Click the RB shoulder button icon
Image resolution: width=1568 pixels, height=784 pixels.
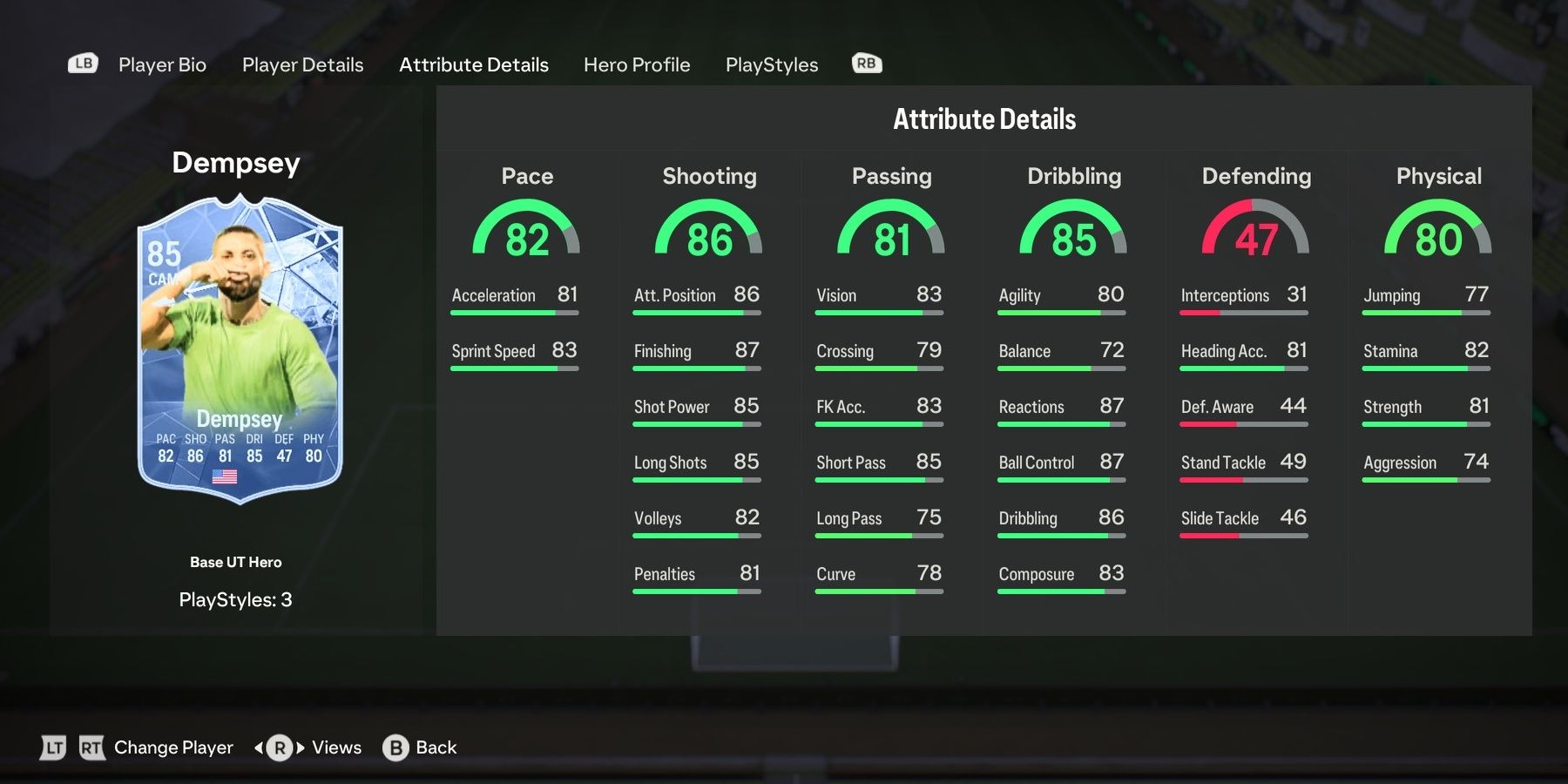pos(865,64)
